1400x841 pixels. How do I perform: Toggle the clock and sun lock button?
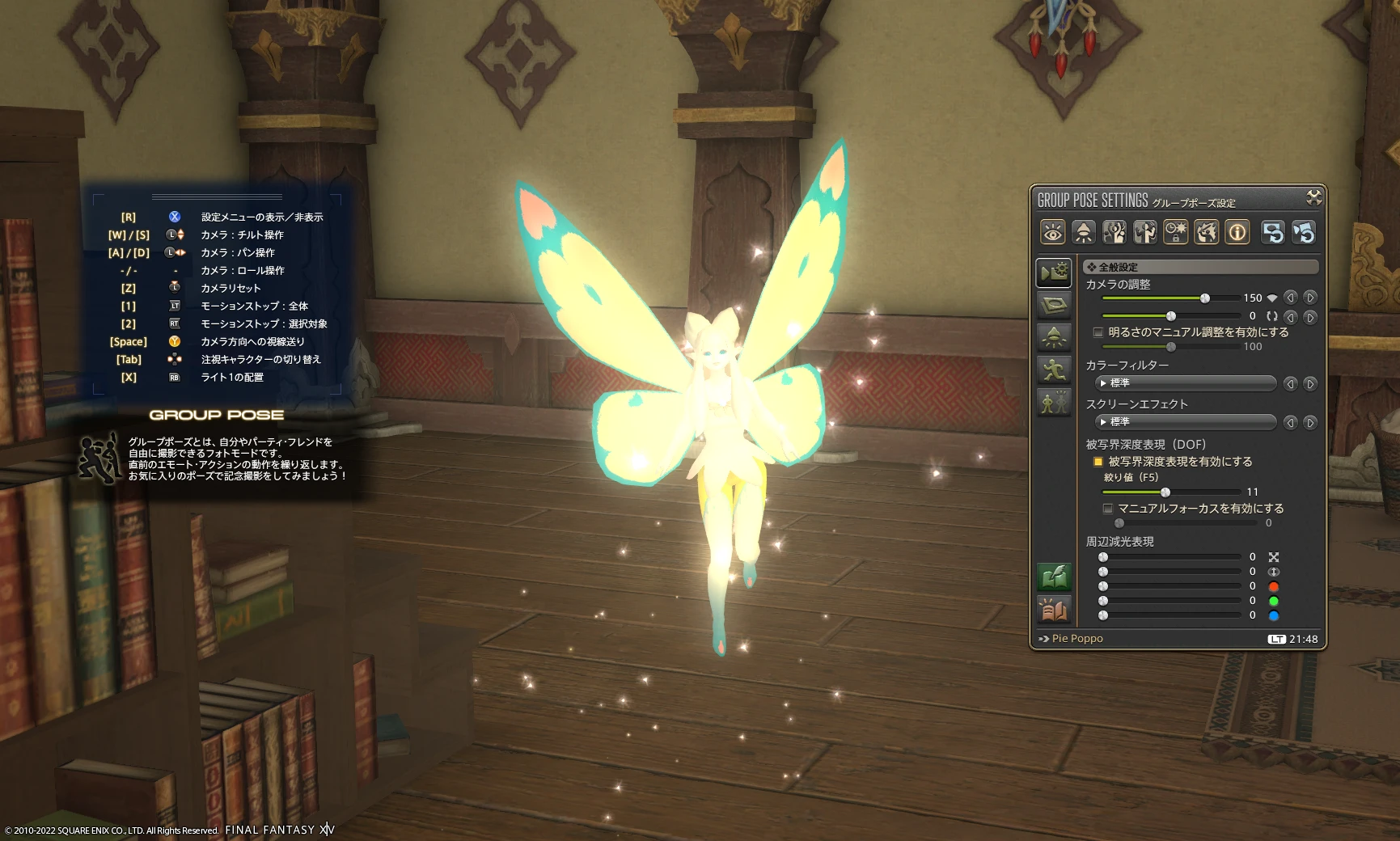click(x=1175, y=233)
